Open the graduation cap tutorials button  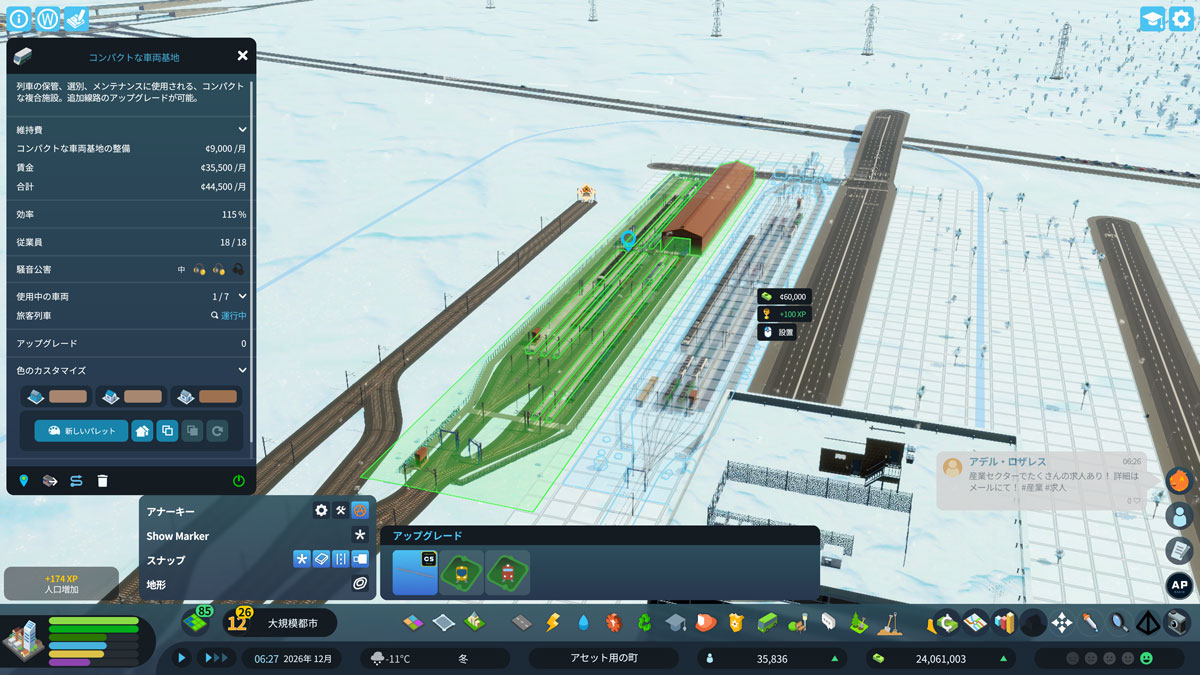[1152, 19]
